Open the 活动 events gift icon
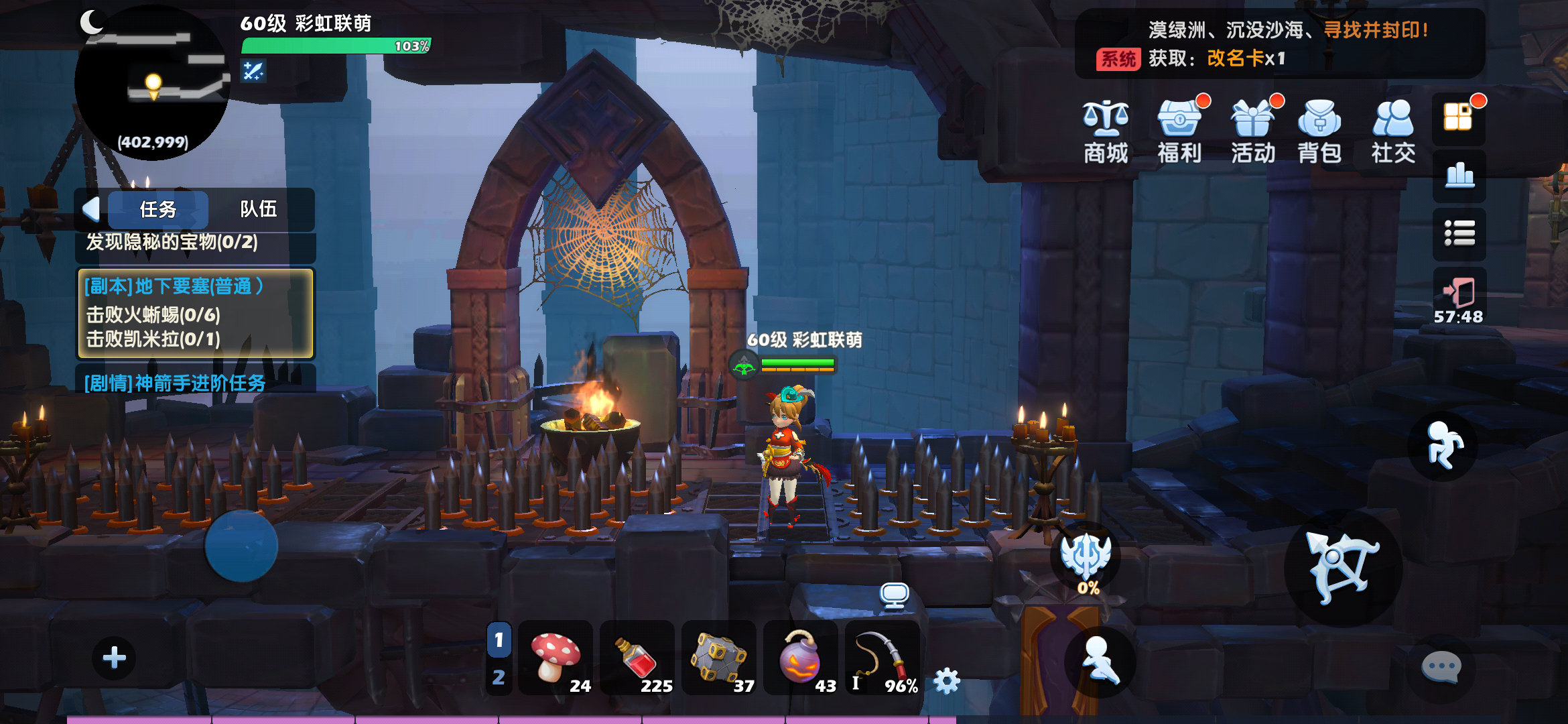Image resolution: width=1568 pixels, height=724 pixels. [1252, 132]
